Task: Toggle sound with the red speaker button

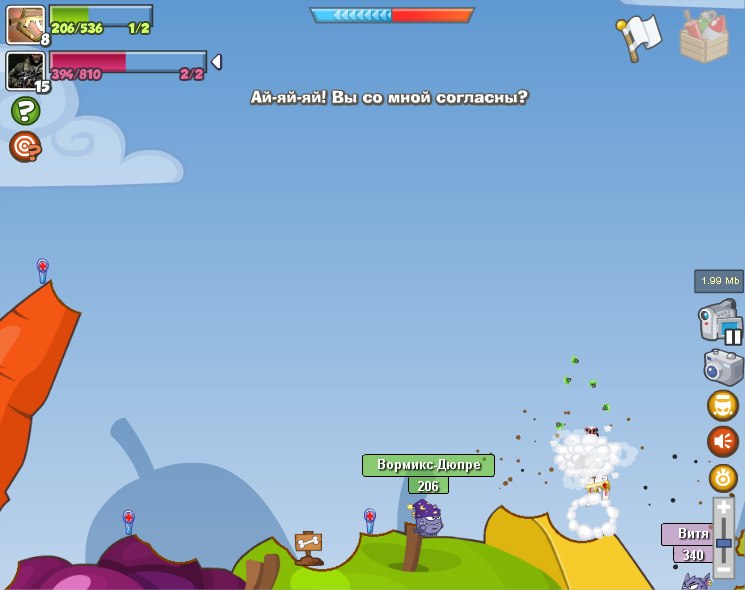Action: [723, 441]
